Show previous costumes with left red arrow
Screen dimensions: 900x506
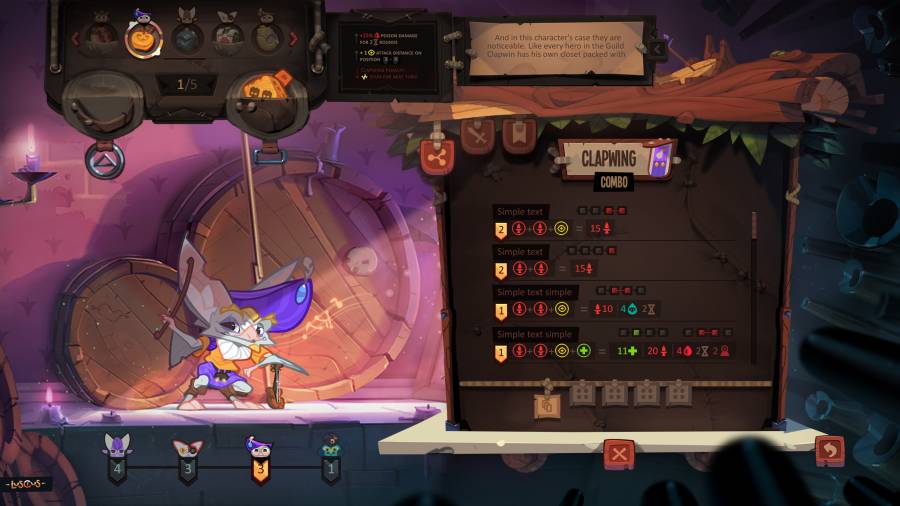(x=73, y=39)
